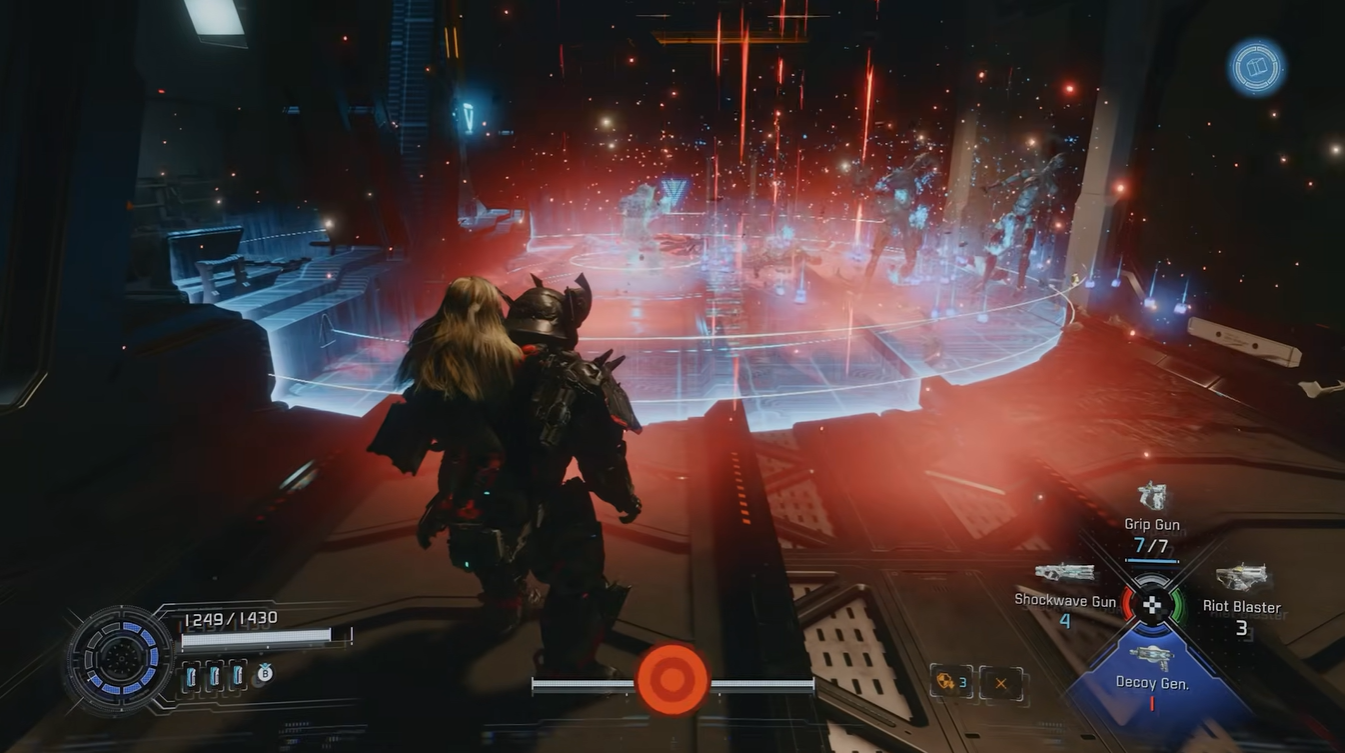
Task: Select the orange item slot showing 3
Action: coord(950,682)
